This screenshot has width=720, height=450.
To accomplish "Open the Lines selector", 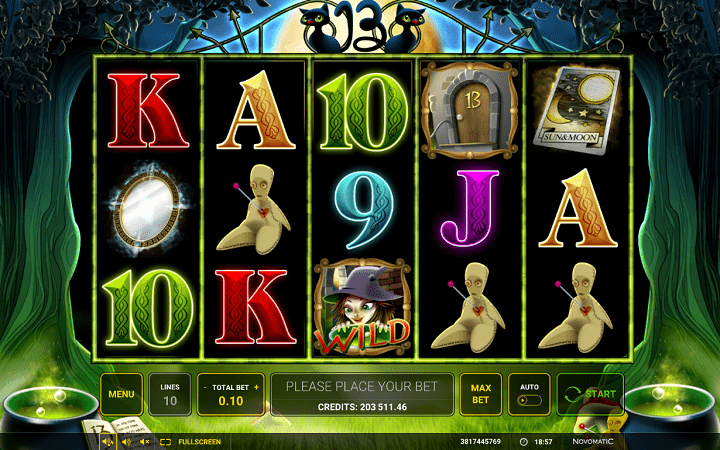I will (170, 394).
